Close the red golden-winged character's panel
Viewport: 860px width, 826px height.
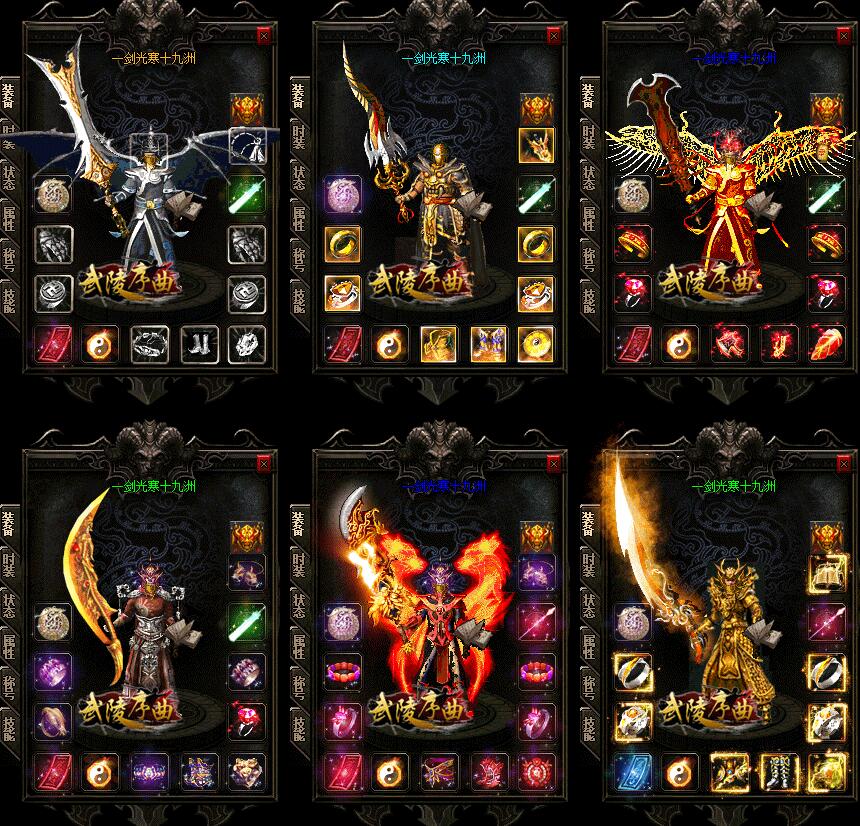(843, 35)
